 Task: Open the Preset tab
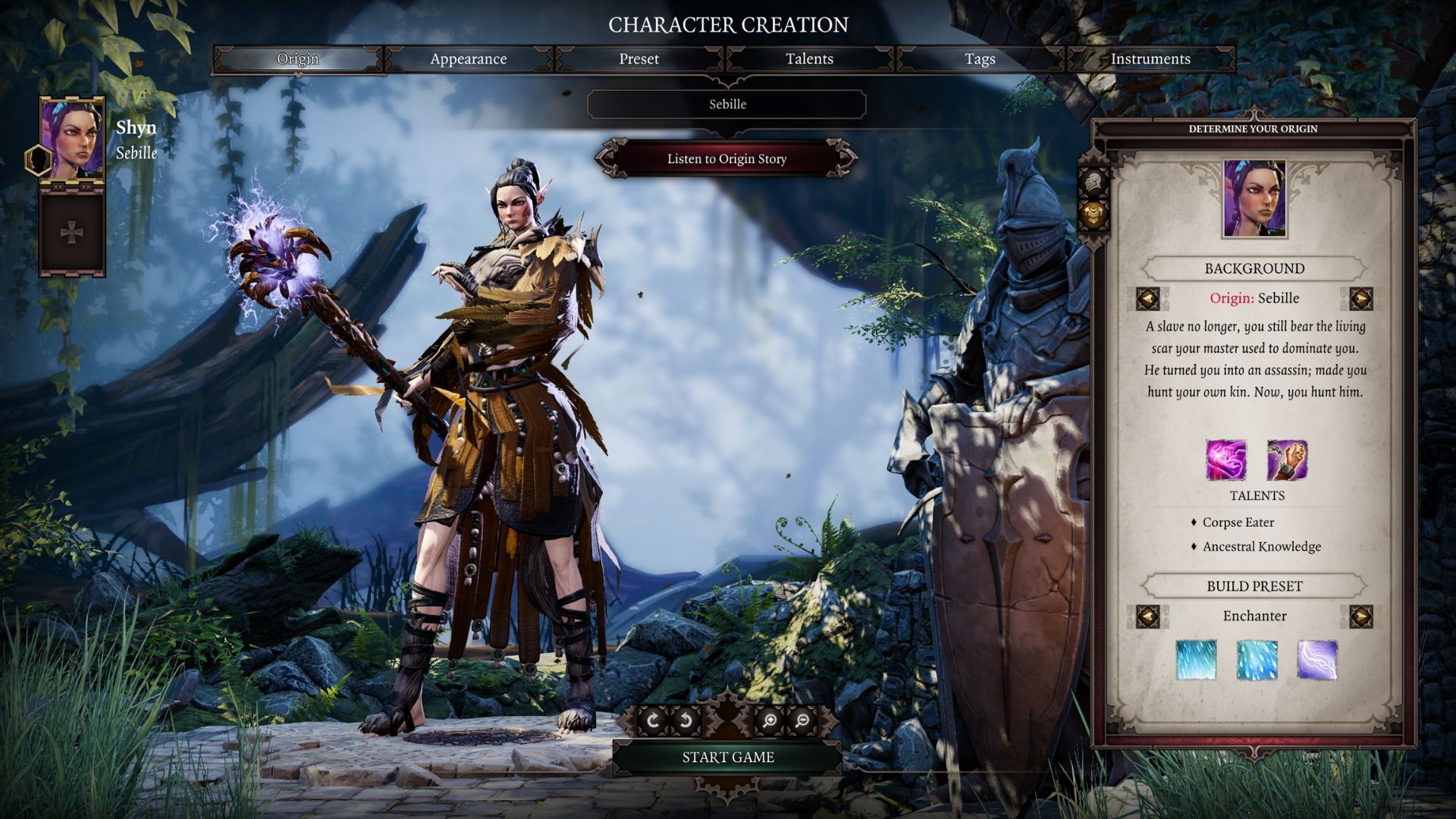(x=639, y=59)
